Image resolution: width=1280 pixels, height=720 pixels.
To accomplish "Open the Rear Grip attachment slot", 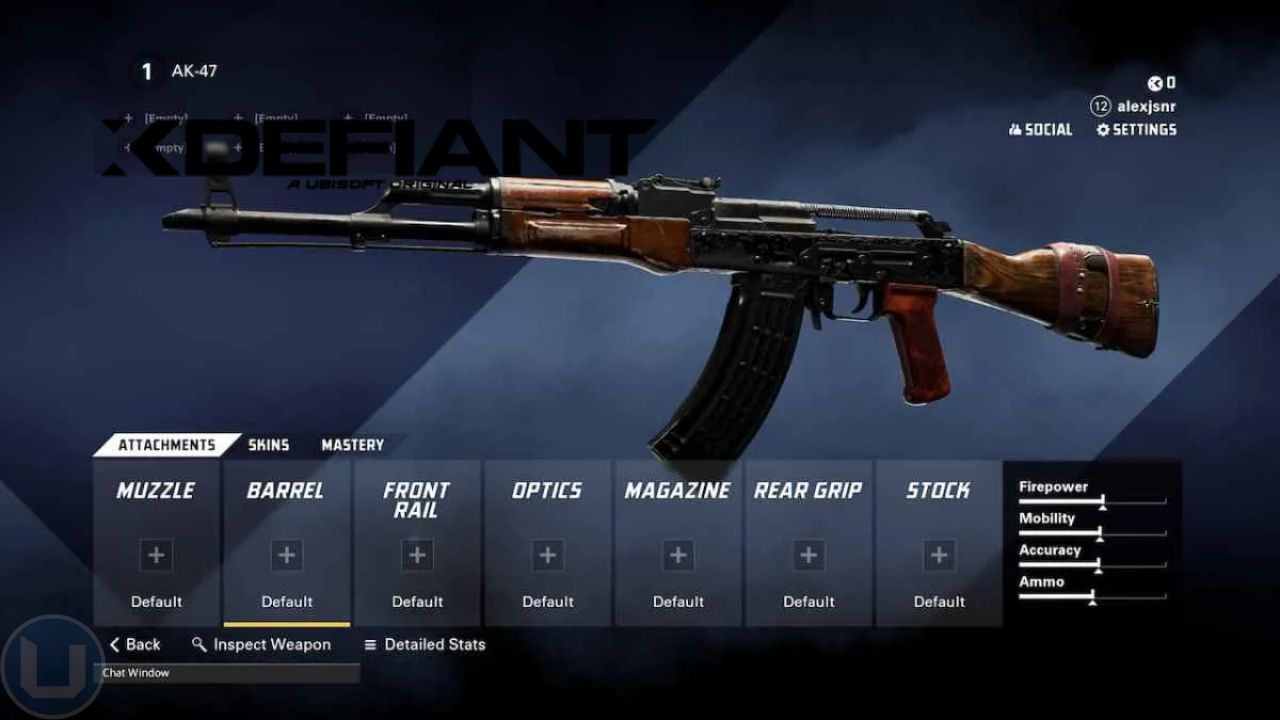I will click(808, 544).
